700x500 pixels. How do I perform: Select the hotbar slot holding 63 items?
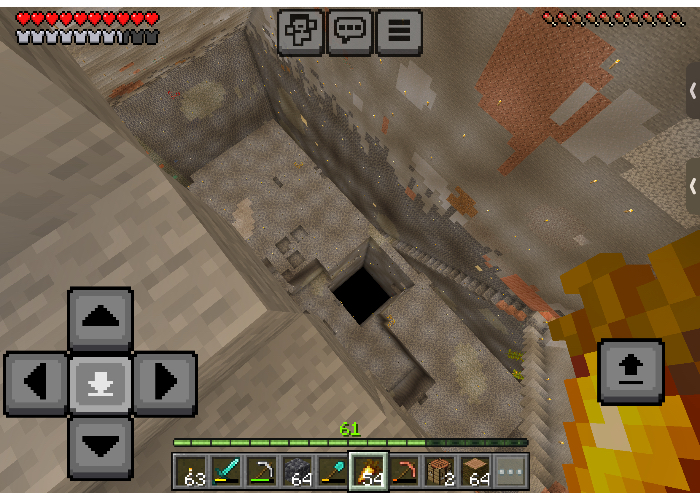click(190, 471)
